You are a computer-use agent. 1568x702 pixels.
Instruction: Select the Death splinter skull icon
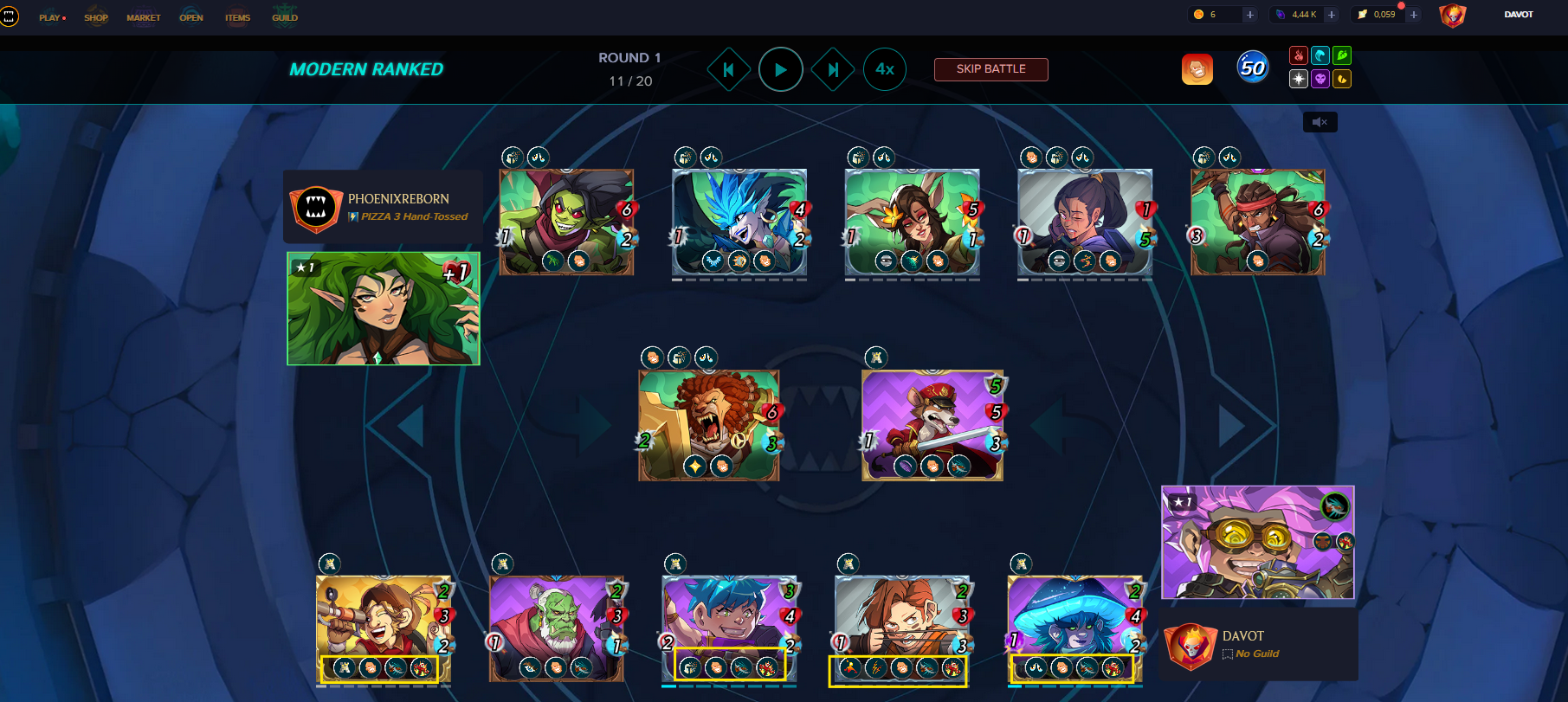click(x=1320, y=79)
